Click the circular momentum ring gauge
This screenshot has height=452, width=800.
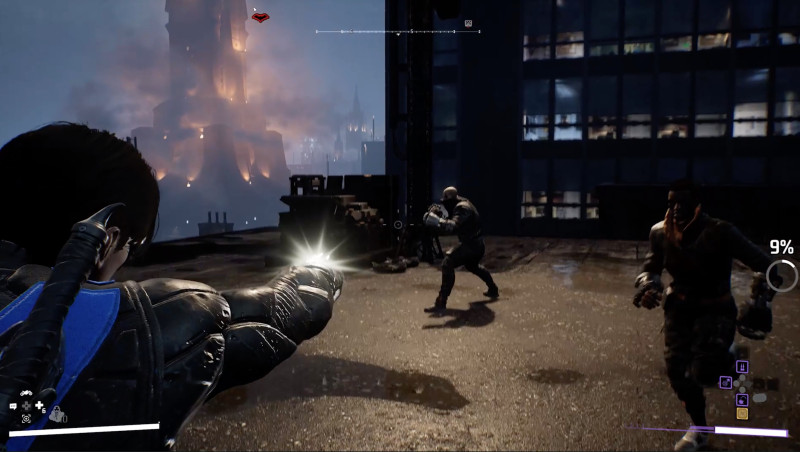click(781, 276)
